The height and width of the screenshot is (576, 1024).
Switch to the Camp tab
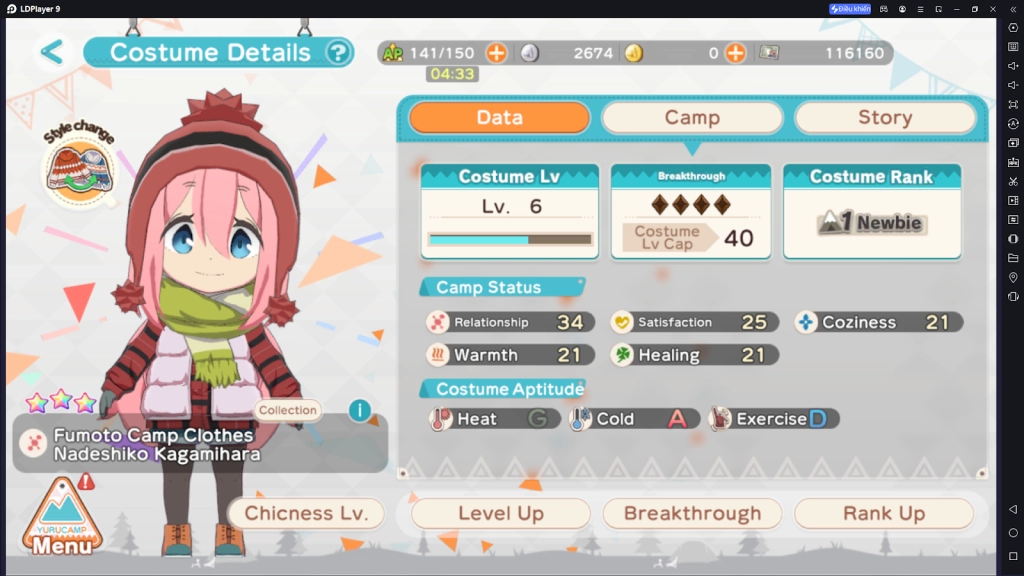coord(692,118)
